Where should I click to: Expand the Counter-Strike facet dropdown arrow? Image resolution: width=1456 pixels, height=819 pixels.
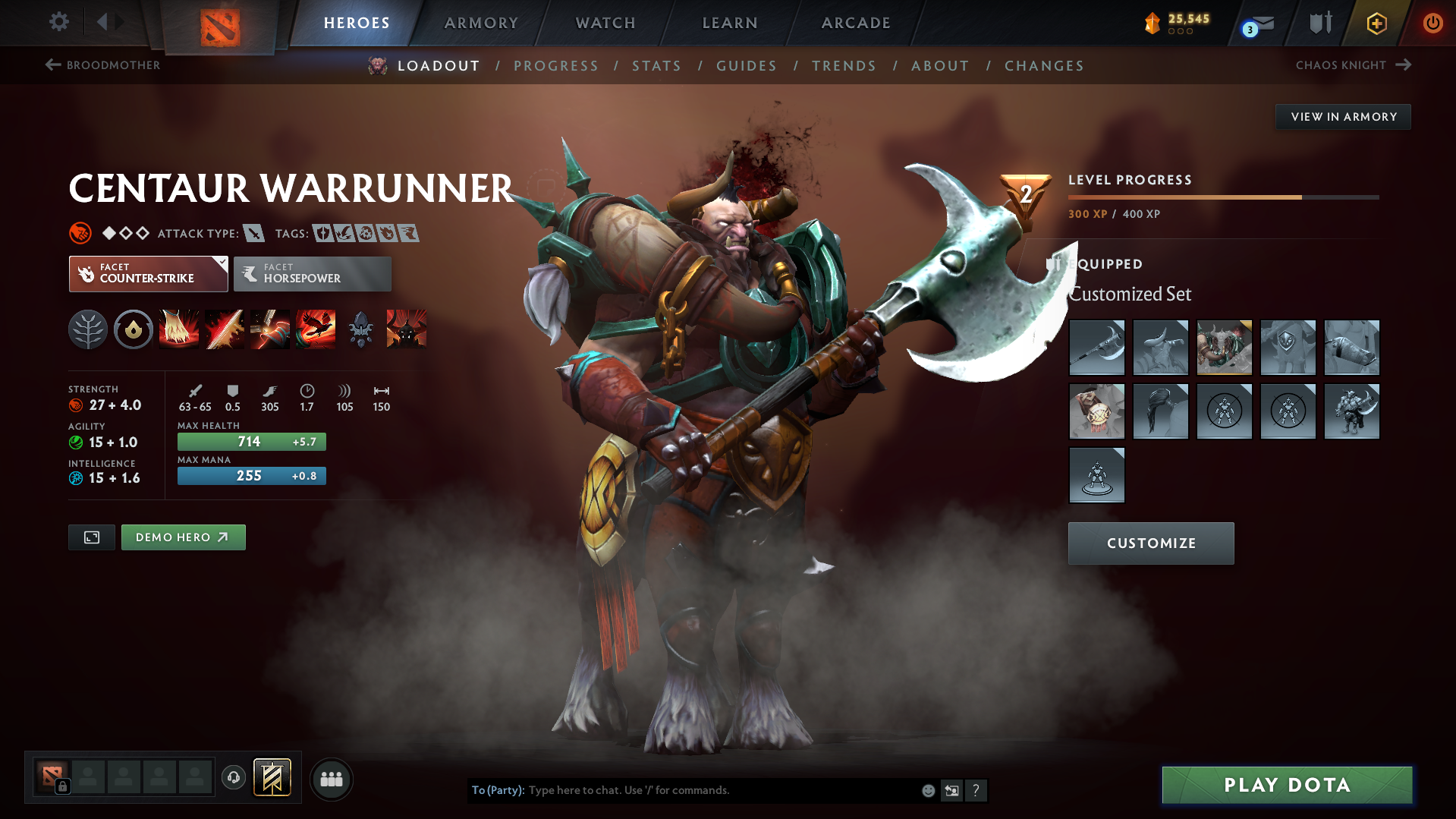click(x=221, y=262)
